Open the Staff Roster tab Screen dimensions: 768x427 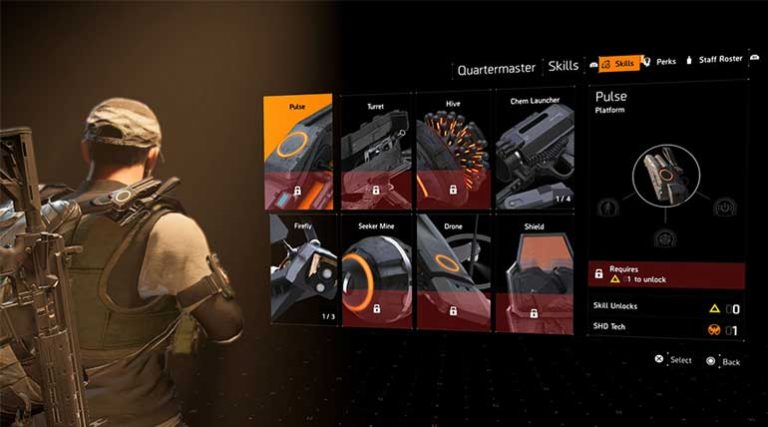pyautogui.click(x=717, y=60)
